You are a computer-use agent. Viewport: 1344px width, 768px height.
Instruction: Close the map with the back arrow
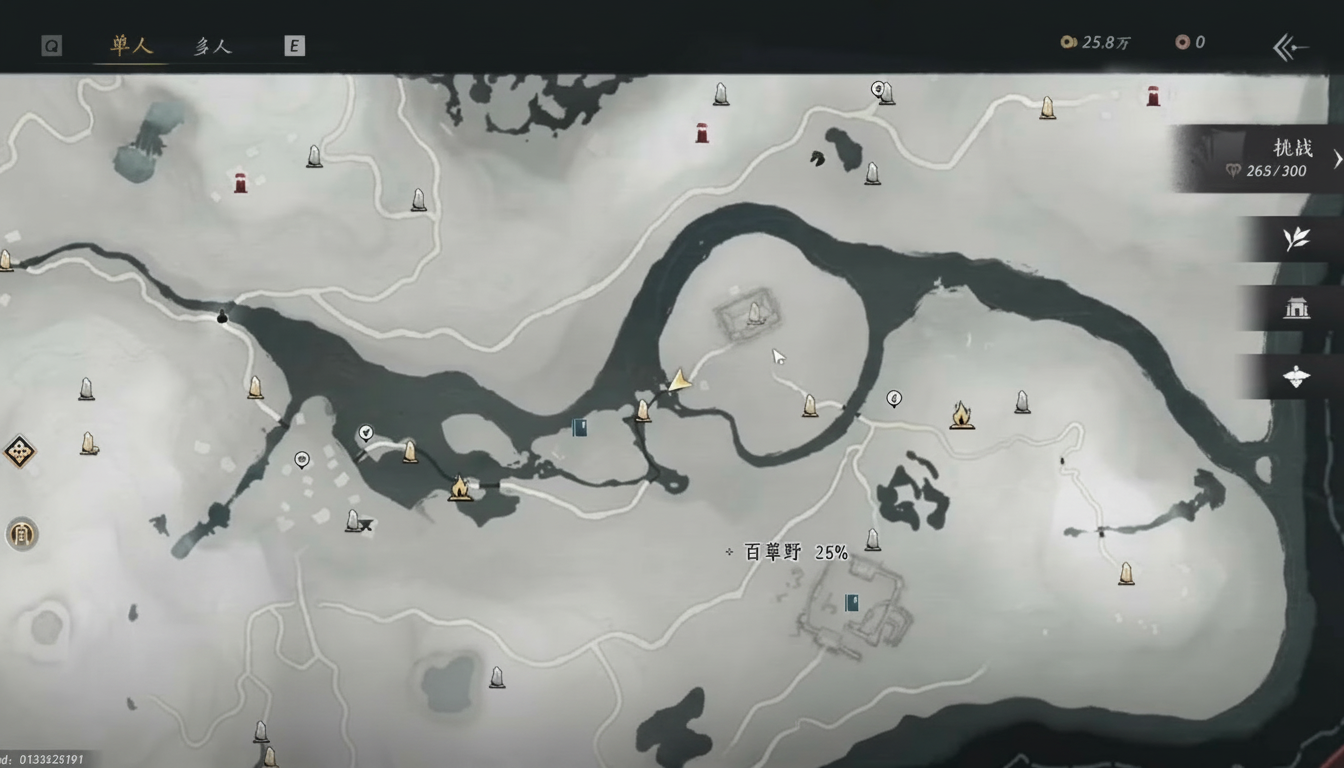[1290, 46]
